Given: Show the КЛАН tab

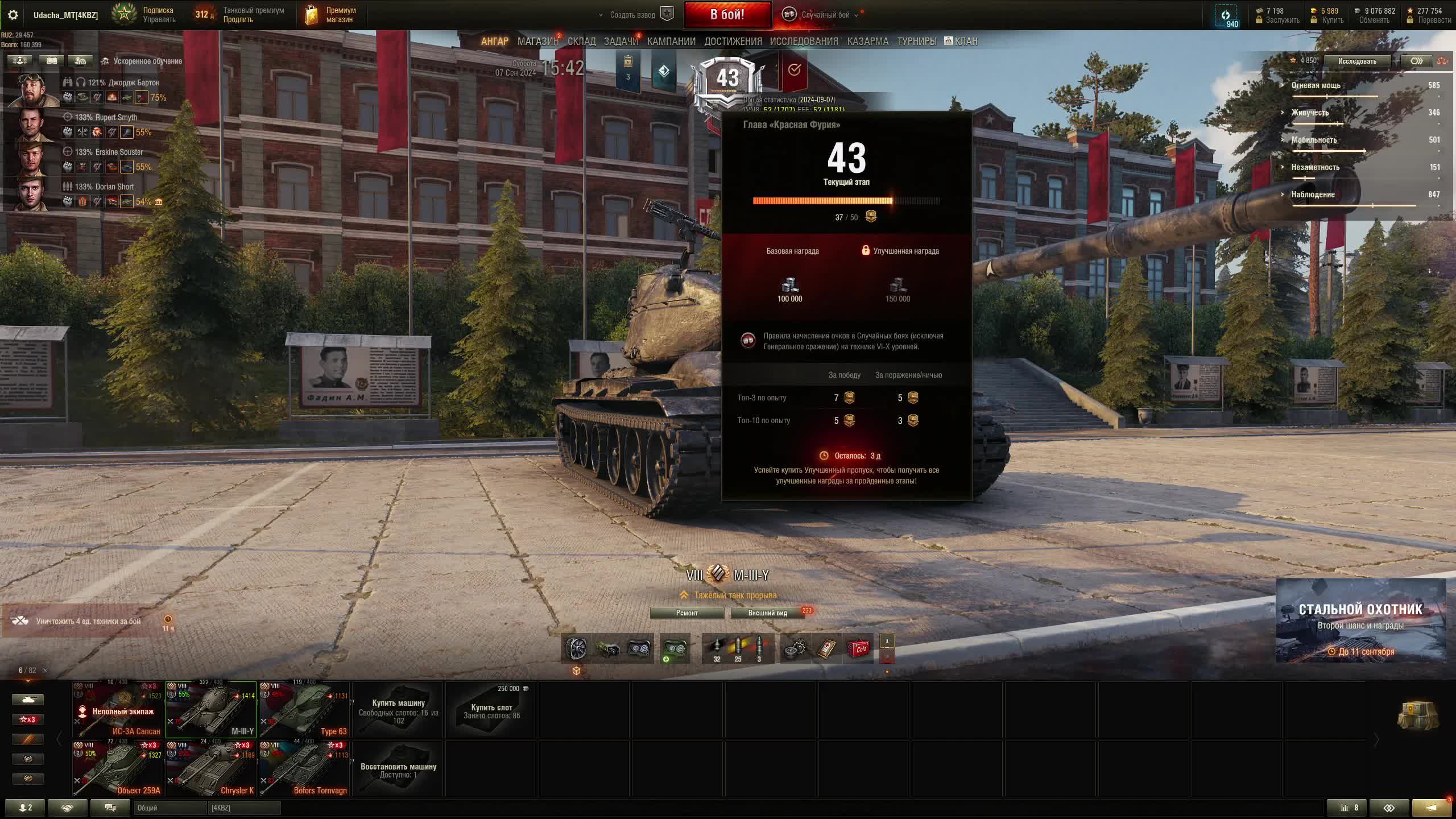Looking at the screenshot, I should 961,42.
